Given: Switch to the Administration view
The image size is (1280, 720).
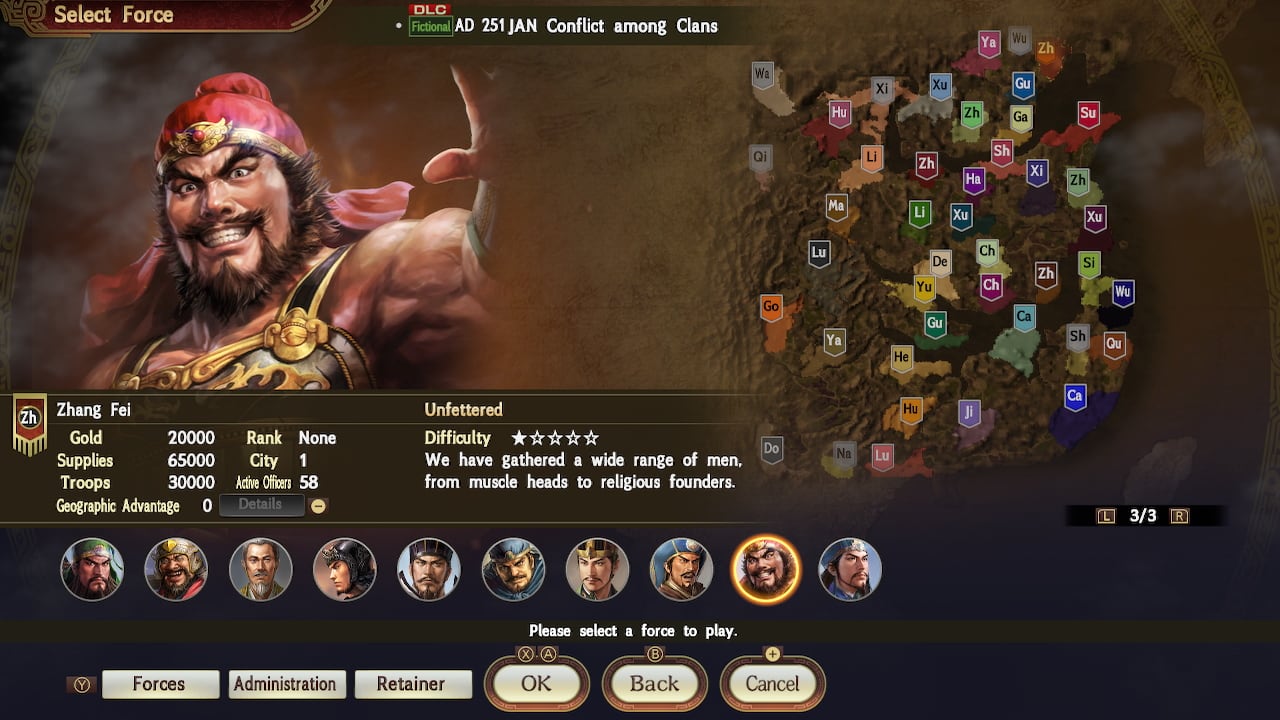Looking at the screenshot, I should point(286,684).
